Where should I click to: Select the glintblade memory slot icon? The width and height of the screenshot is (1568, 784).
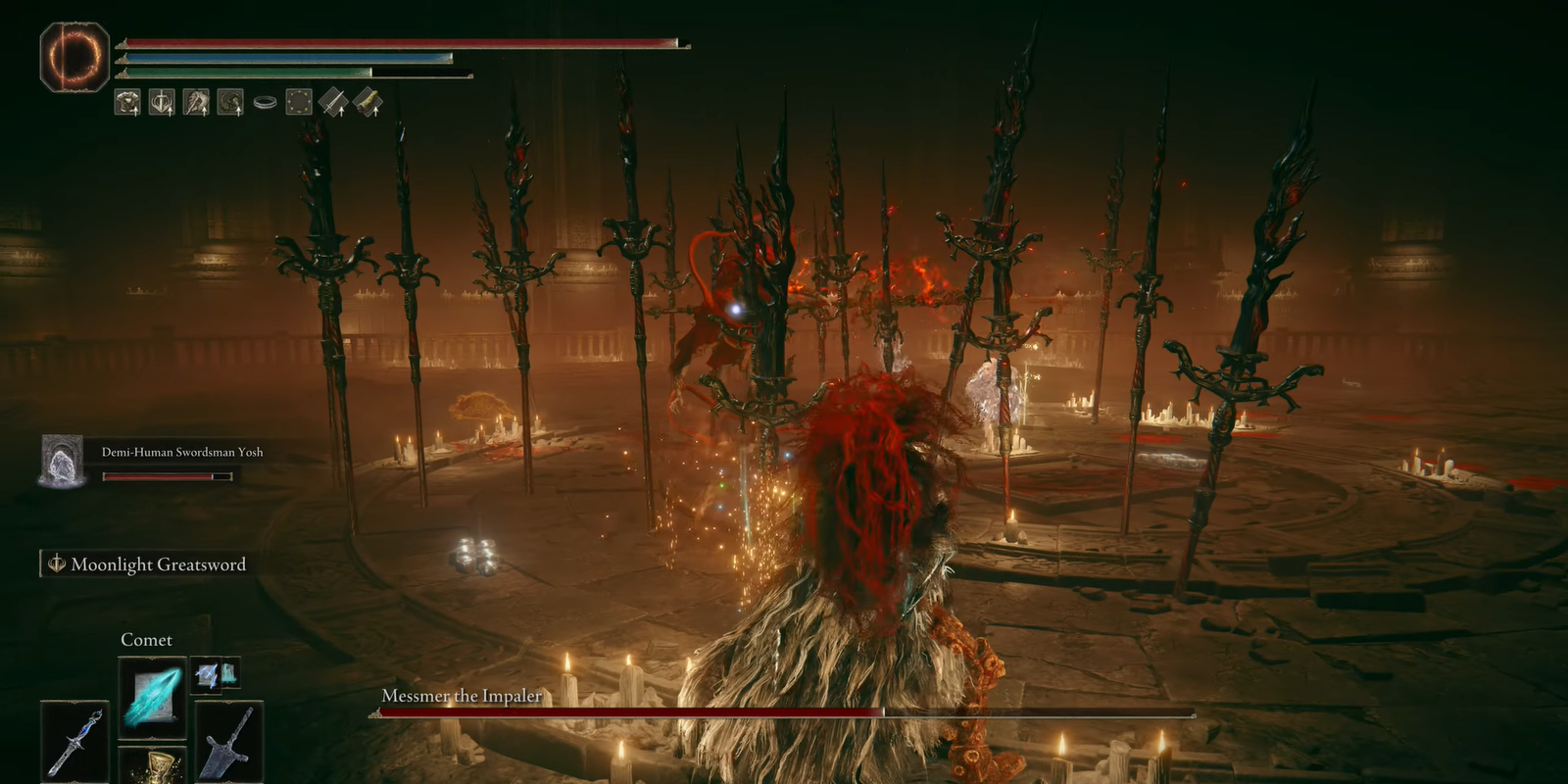[207, 674]
